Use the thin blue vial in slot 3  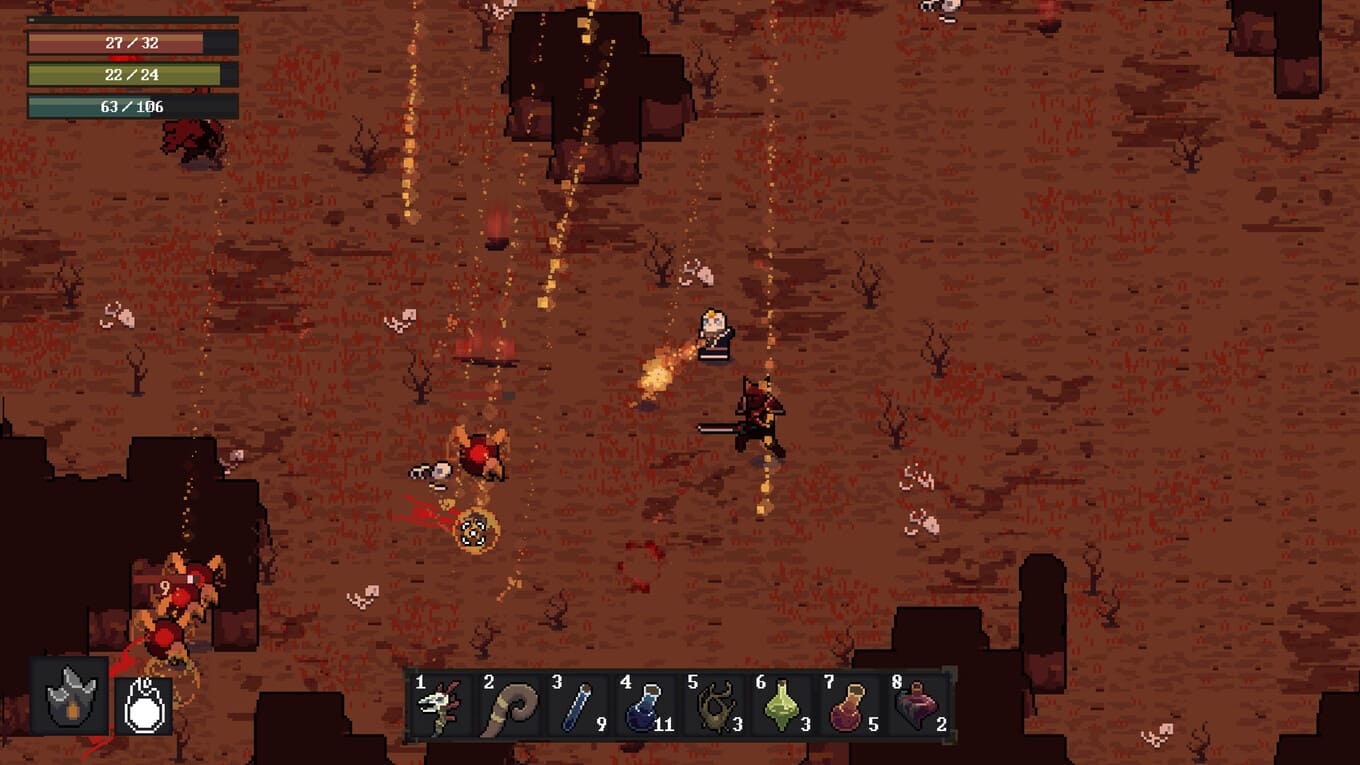pos(577,708)
